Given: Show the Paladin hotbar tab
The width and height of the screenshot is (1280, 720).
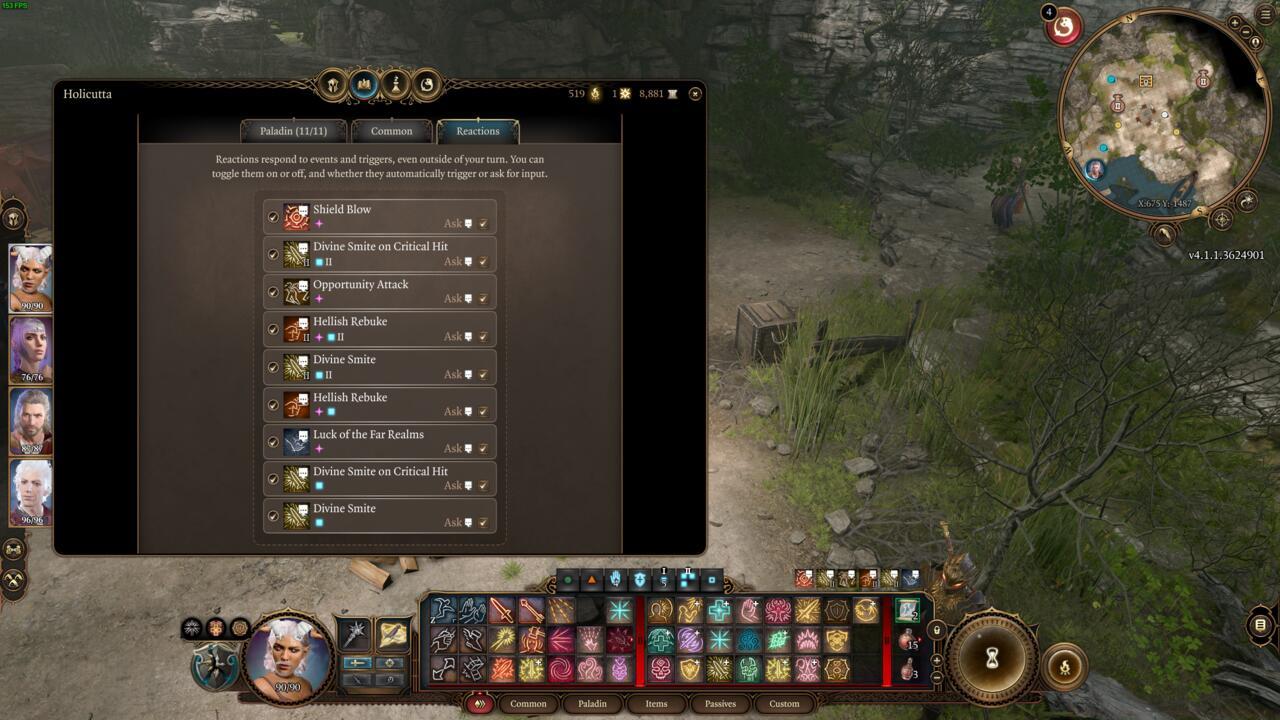Looking at the screenshot, I should (592, 703).
